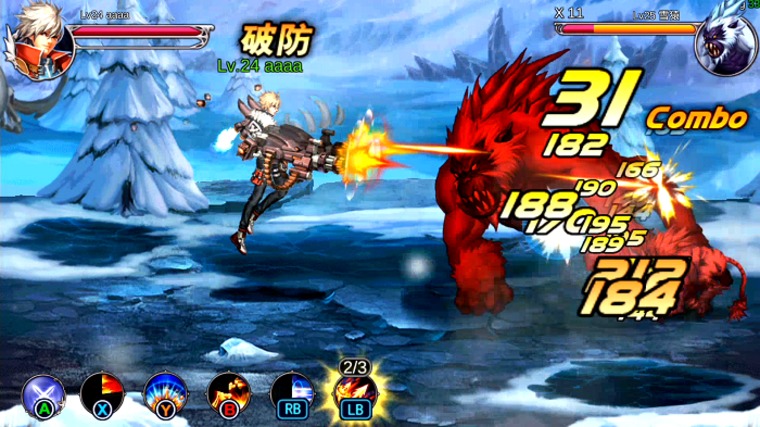Select the white-haired player portrait

[39, 40]
